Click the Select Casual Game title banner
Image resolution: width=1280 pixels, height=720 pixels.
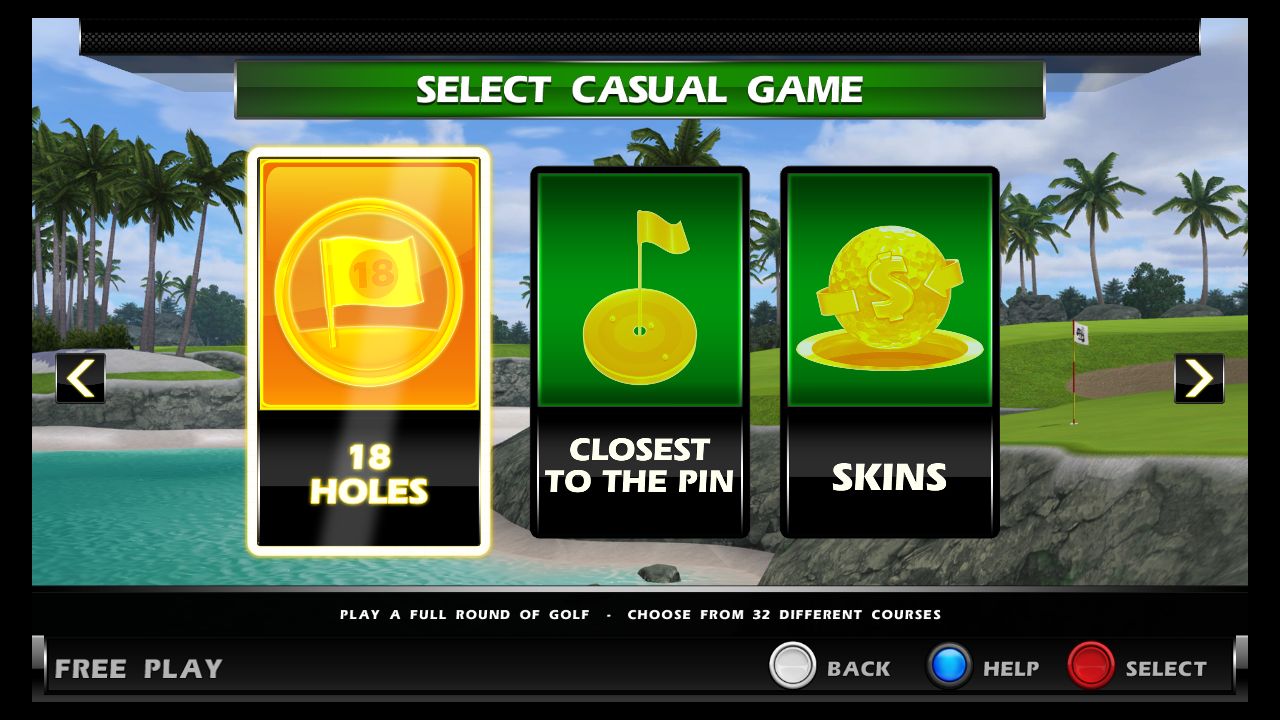(640, 89)
